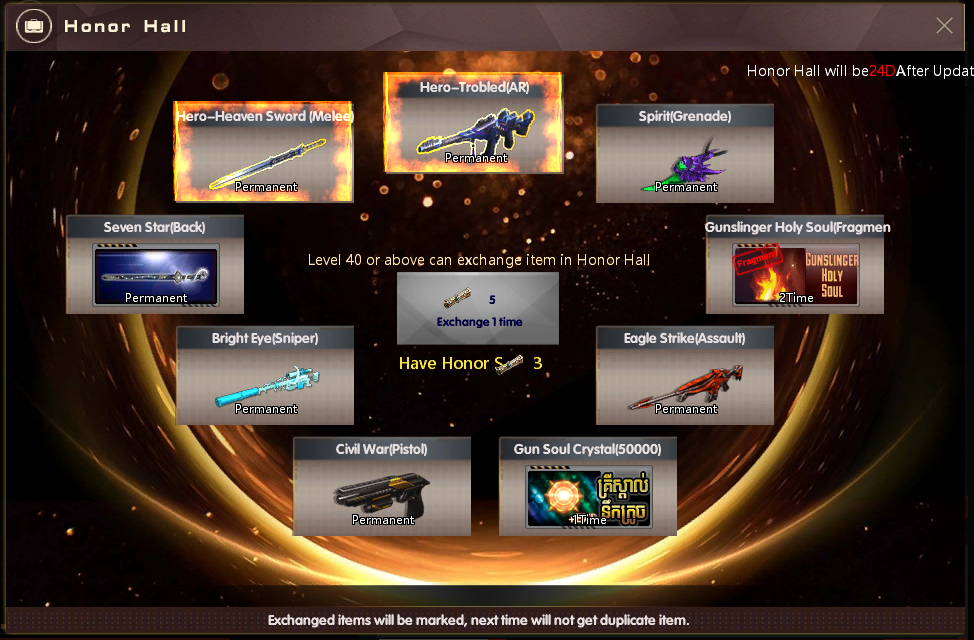974x640 pixels.
Task: Pick the Seven Star back item
Action: [x=155, y=265]
